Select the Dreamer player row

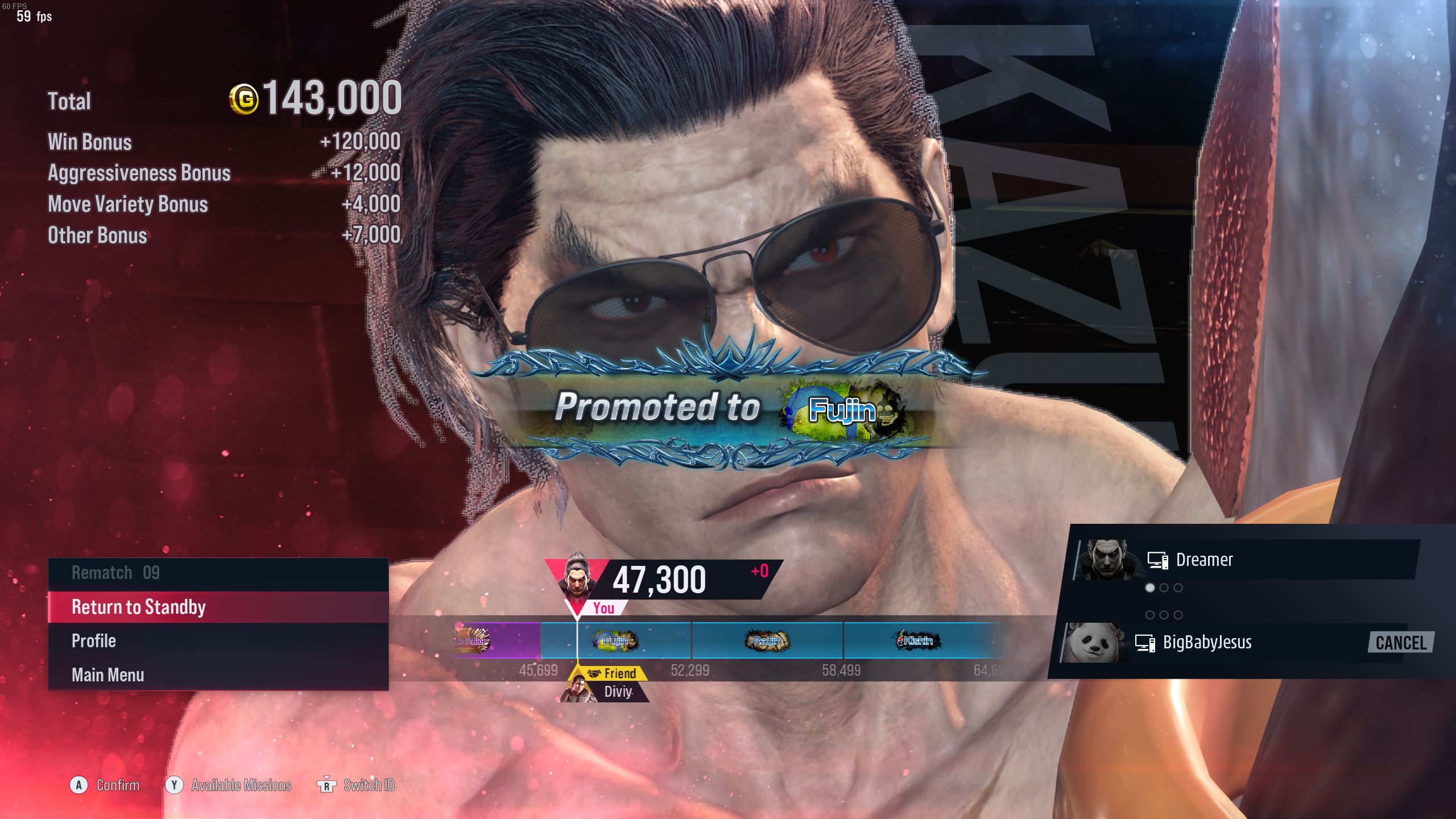tap(1246, 560)
